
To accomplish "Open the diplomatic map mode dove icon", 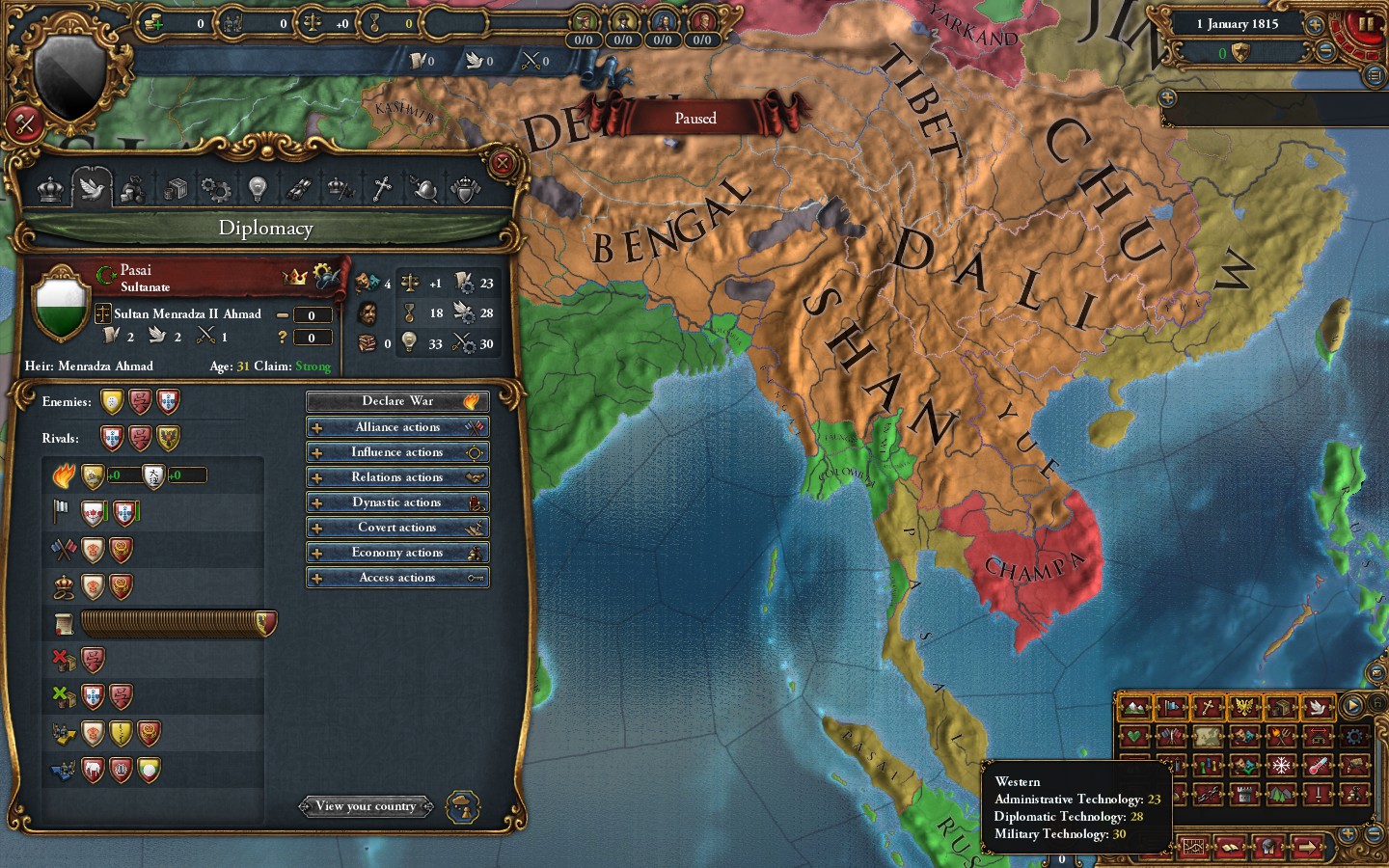I will (x=1319, y=707).
